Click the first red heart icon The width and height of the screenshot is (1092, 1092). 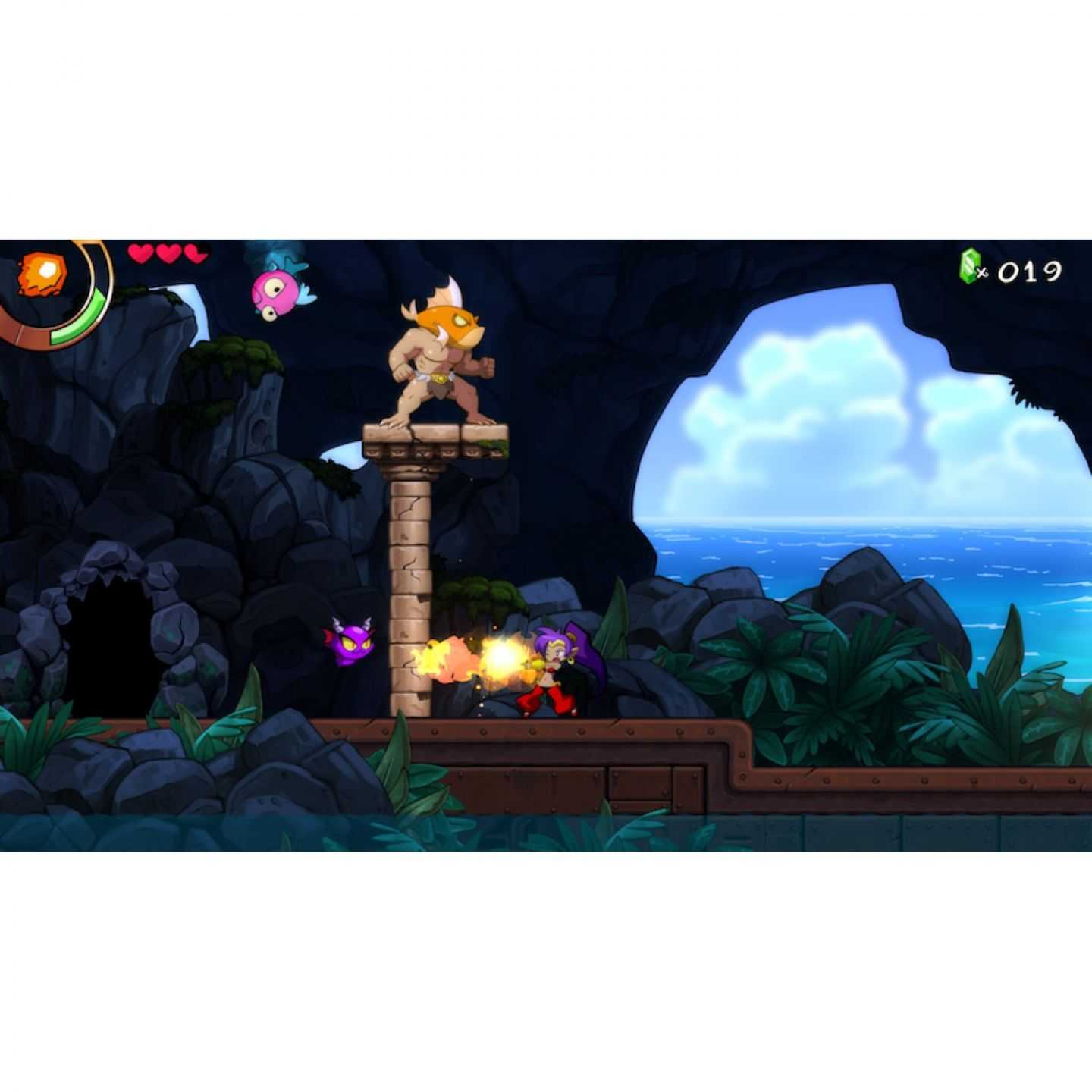(x=141, y=254)
